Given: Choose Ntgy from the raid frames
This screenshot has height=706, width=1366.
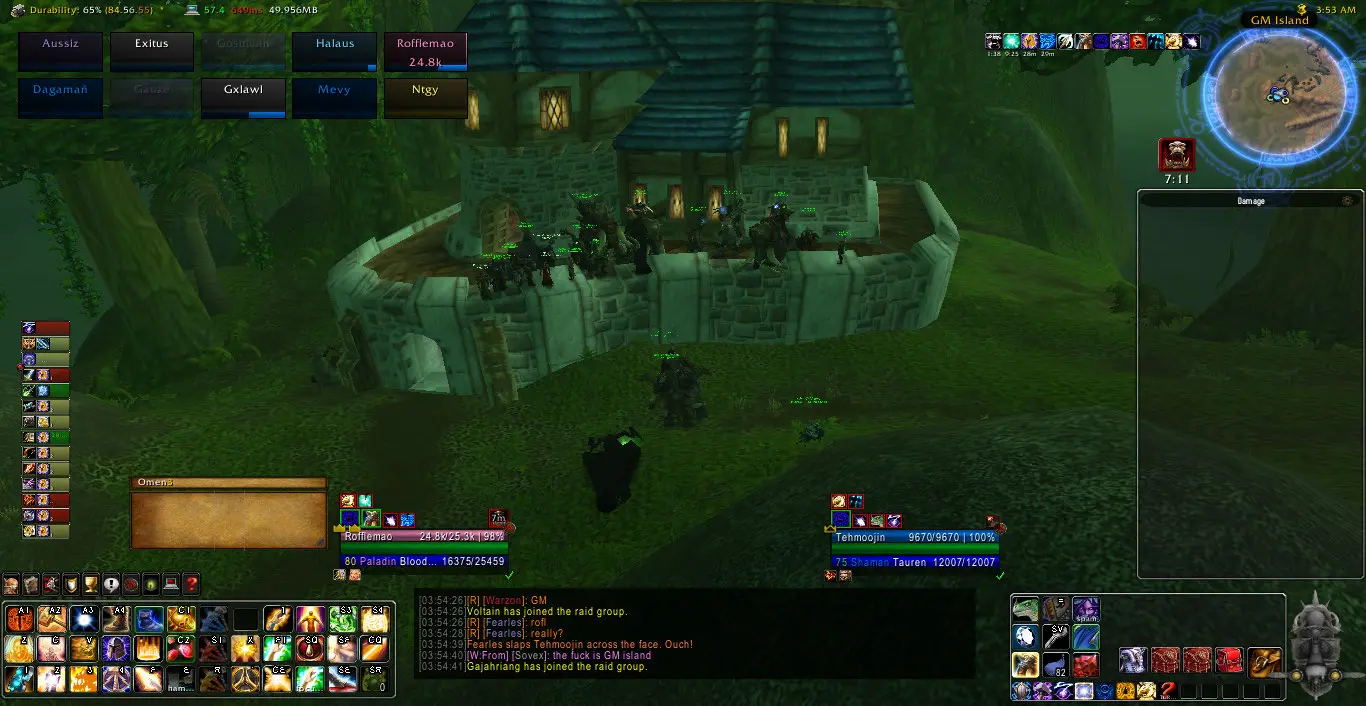Looking at the screenshot, I should click(425, 98).
